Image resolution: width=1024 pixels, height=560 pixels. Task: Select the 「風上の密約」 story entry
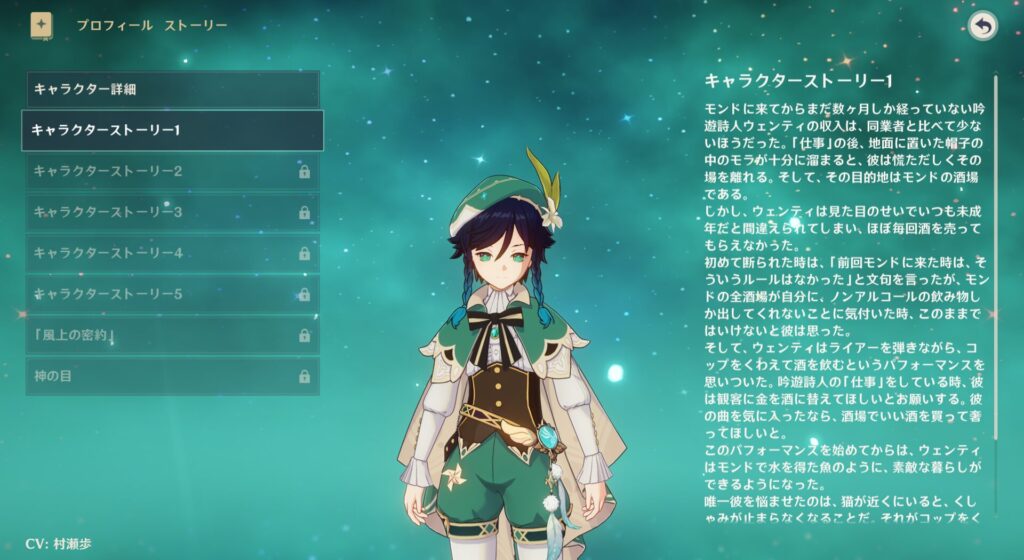pyautogui.click(x=172, y=335)
